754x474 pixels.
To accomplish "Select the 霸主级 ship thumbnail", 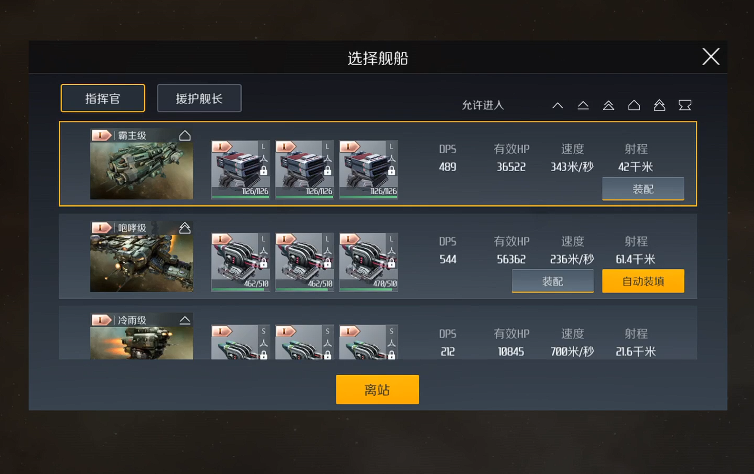I will pyautogui.click(x=141, y=166).
